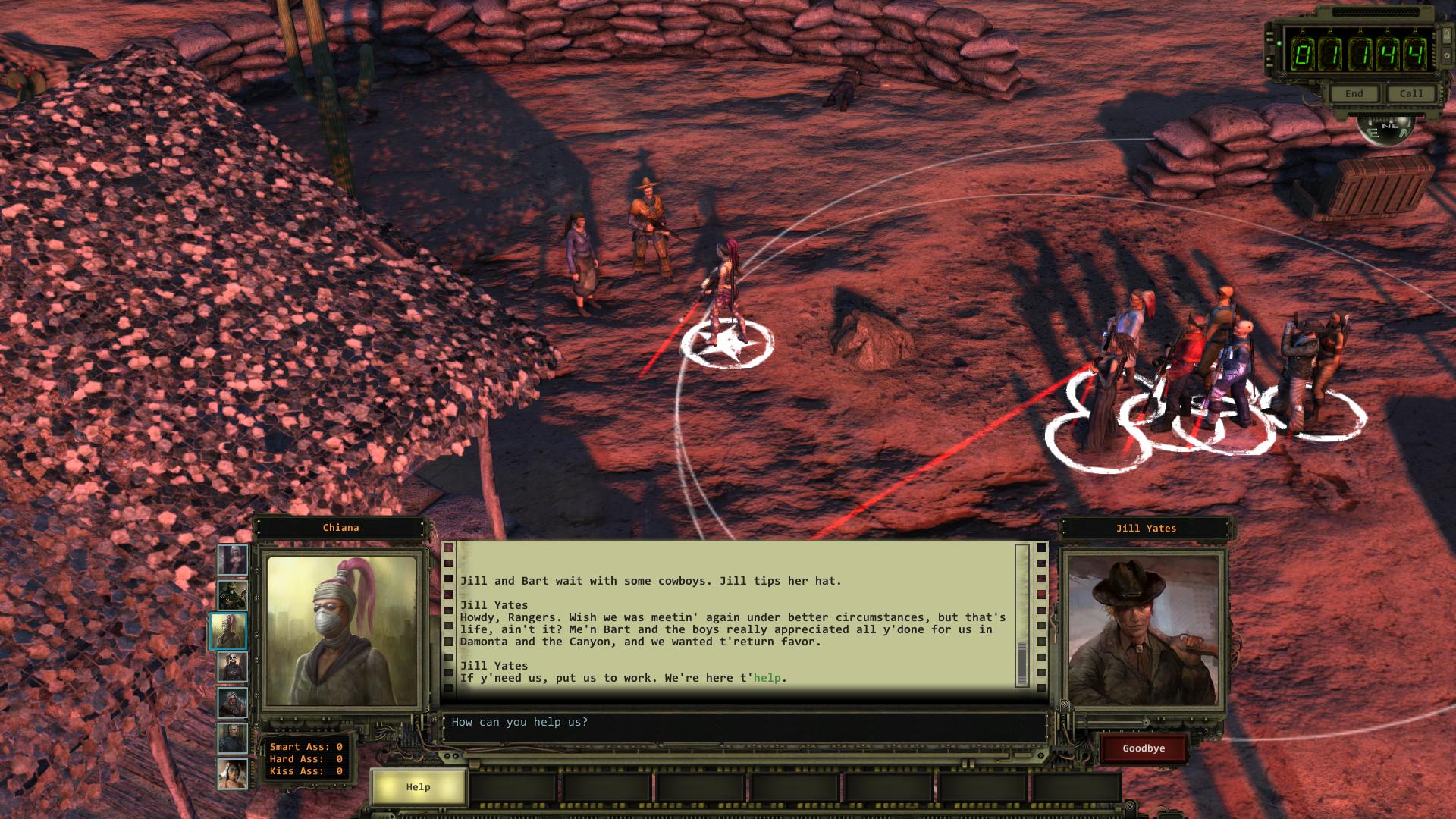Activate the radio Call button

(x=1411, y=94)
